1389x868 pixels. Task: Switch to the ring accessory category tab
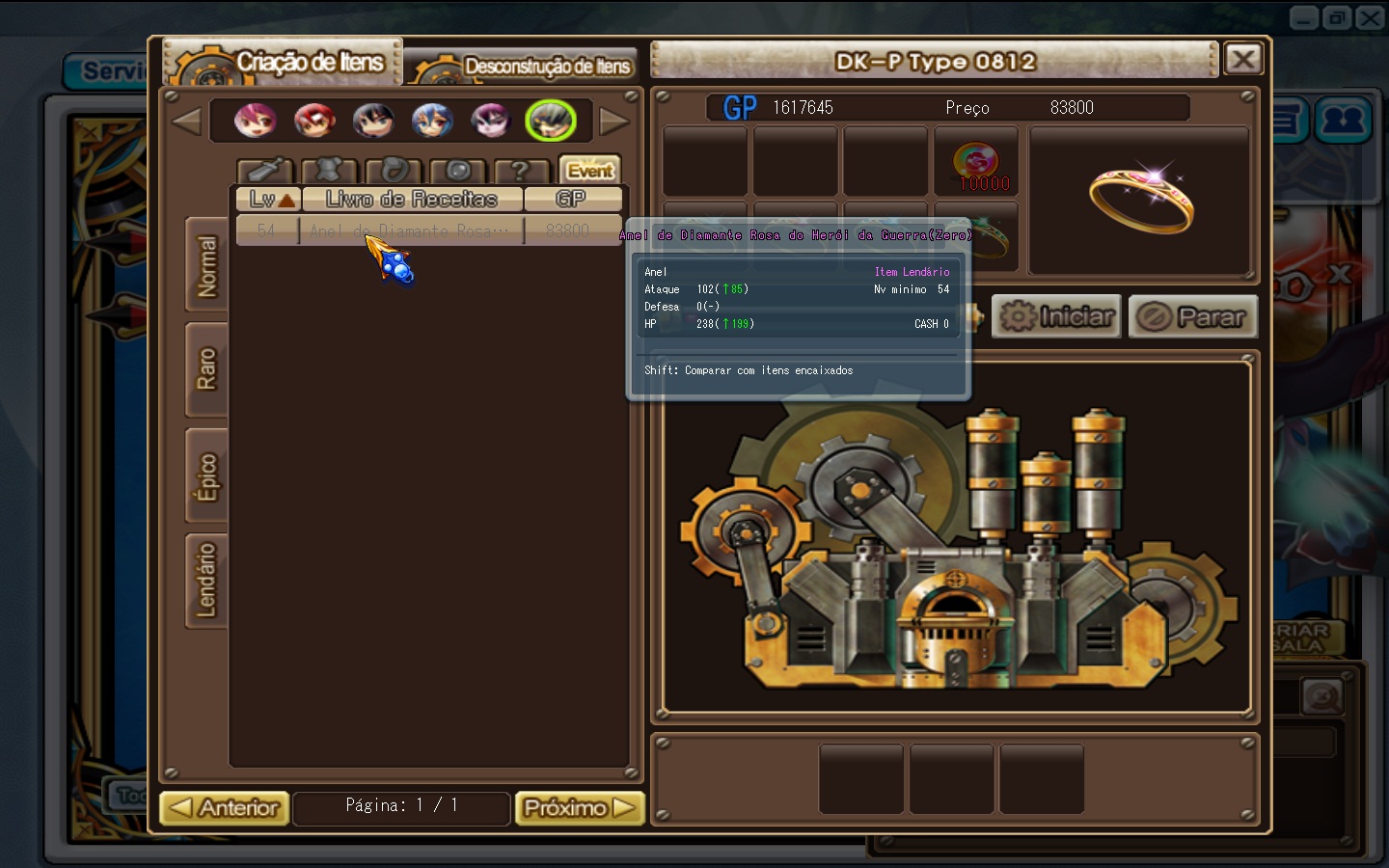(394, 171)
